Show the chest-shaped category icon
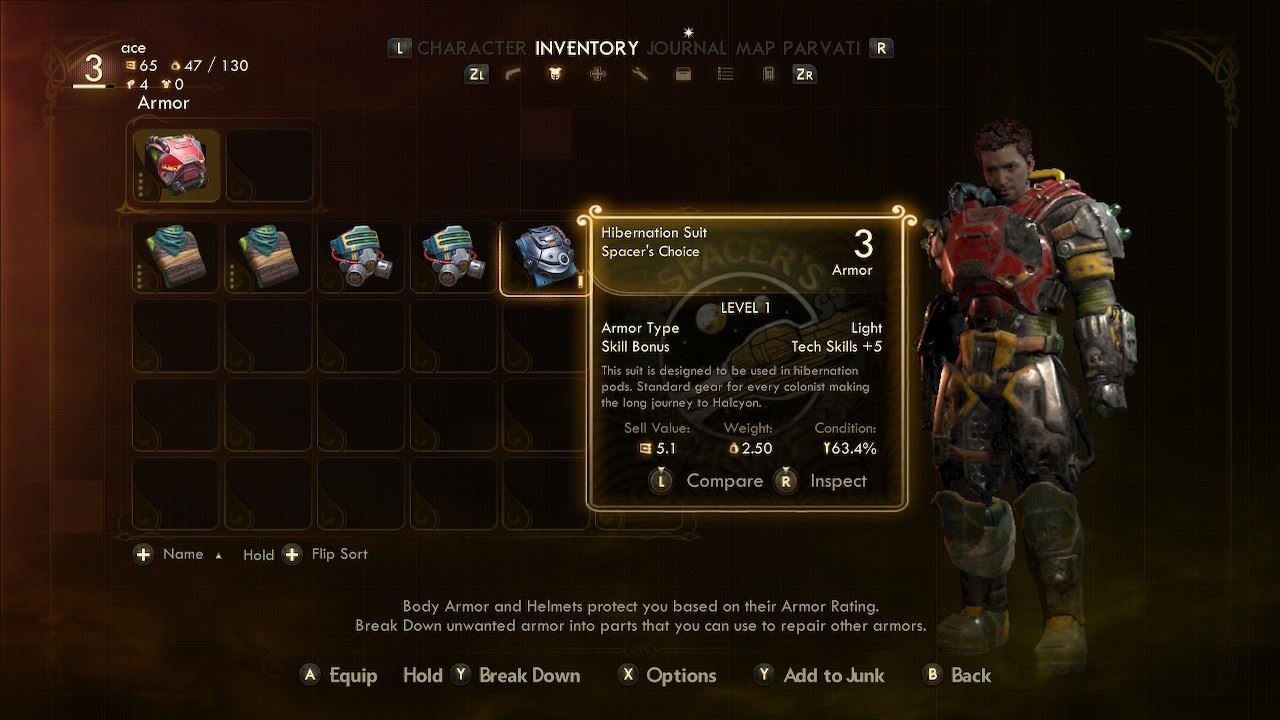Viewport: 1280px width, 720px height. tap(683, 74)
